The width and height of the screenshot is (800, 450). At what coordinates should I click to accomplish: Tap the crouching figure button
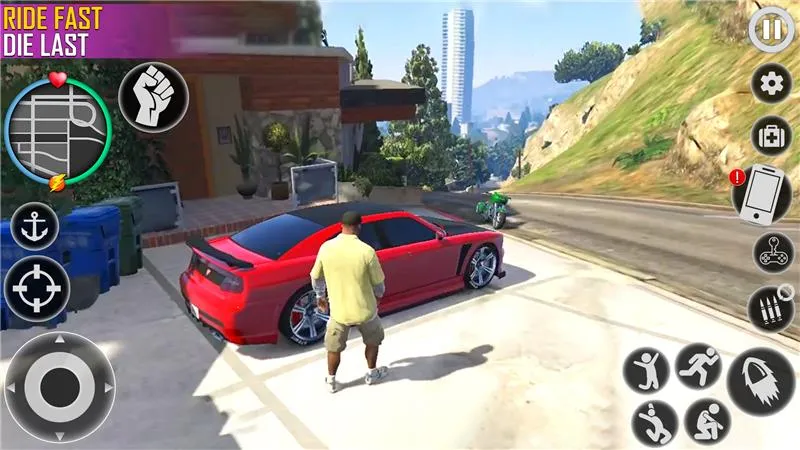click(654, 423)
